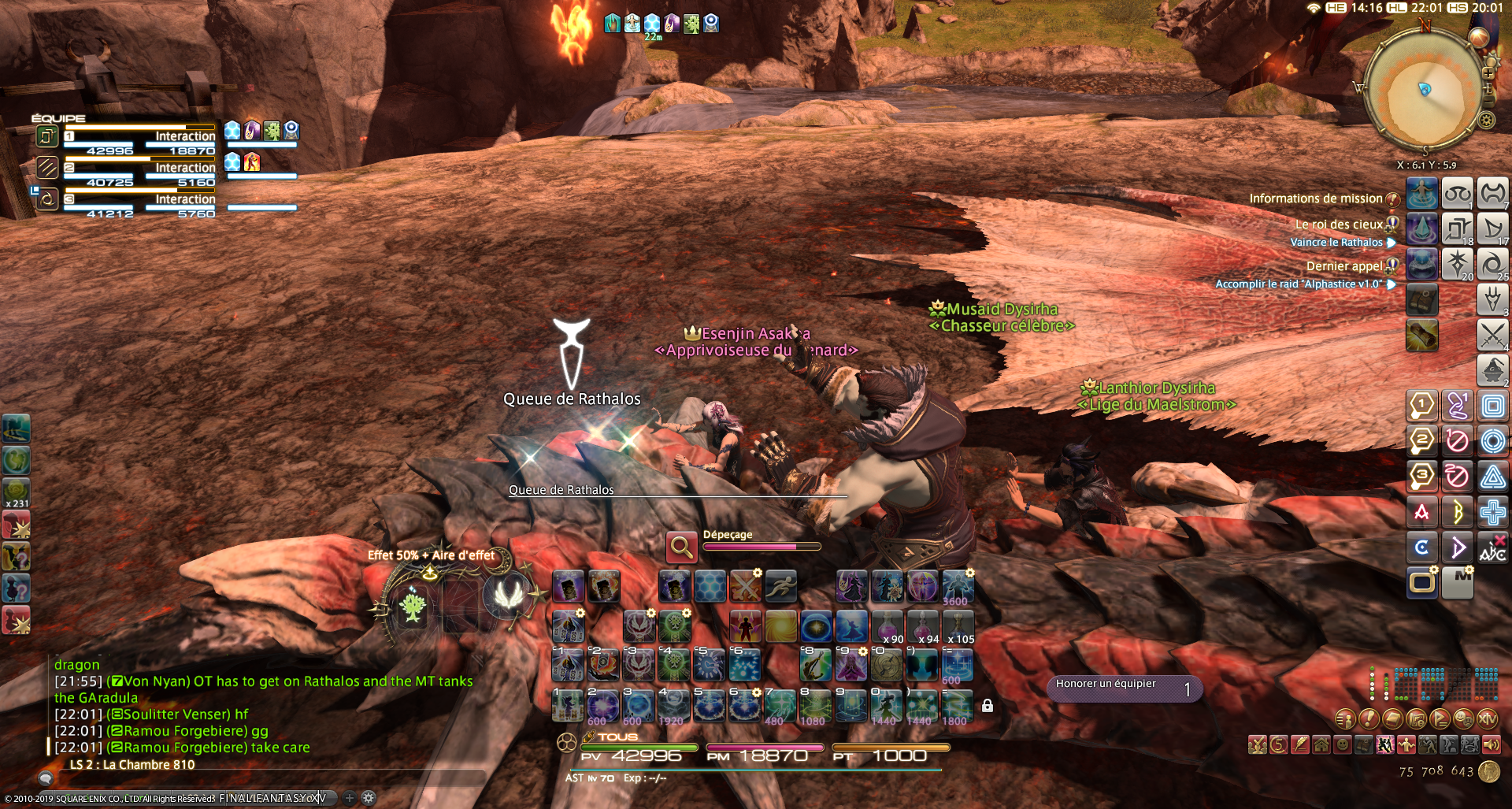The height and width of the screenshot is (809, 1512).
Task: Open the Honorer un équipier notification
Action: point(1124,688)
